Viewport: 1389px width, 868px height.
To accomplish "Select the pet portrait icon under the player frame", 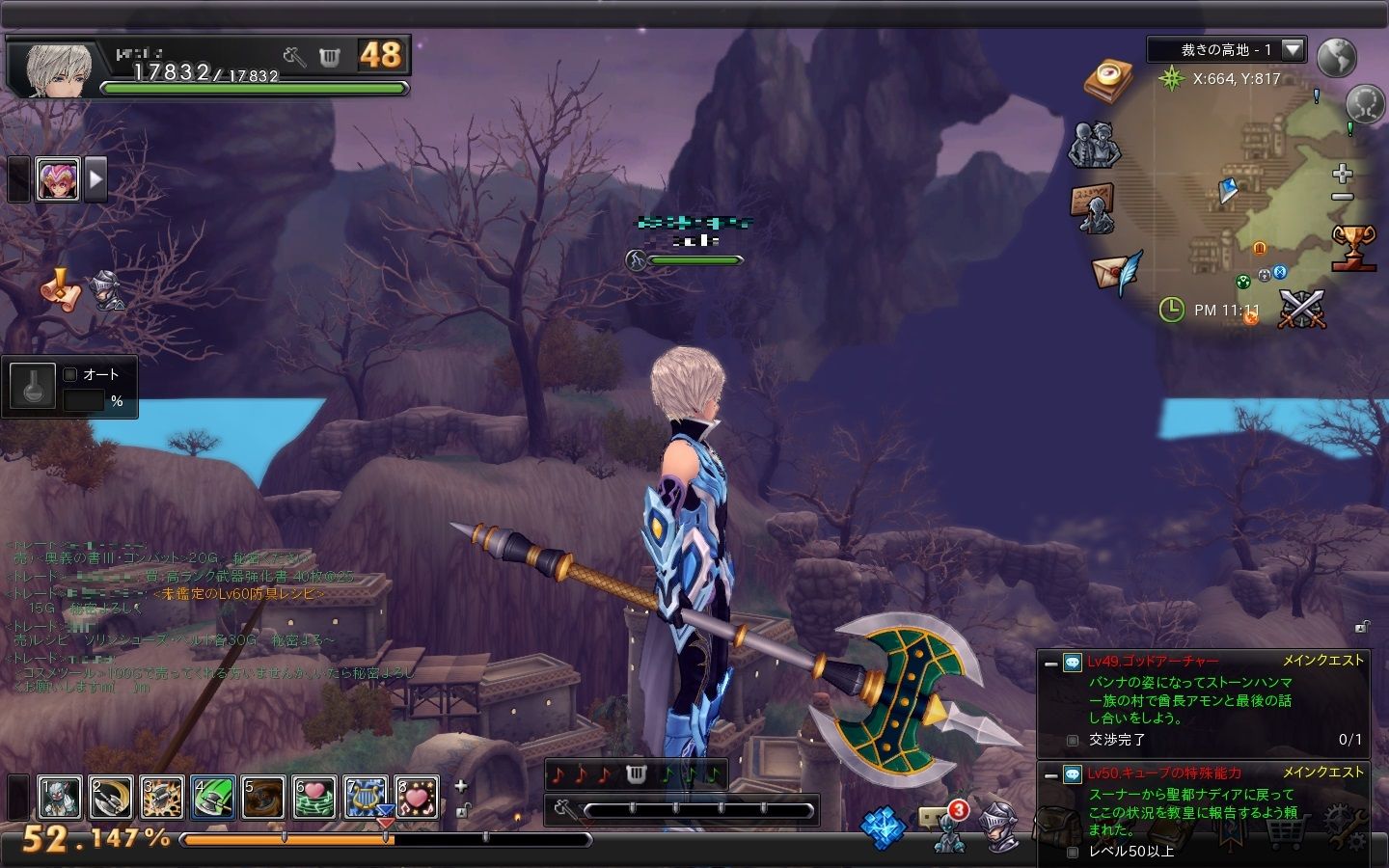I will [x=58, y=178].
